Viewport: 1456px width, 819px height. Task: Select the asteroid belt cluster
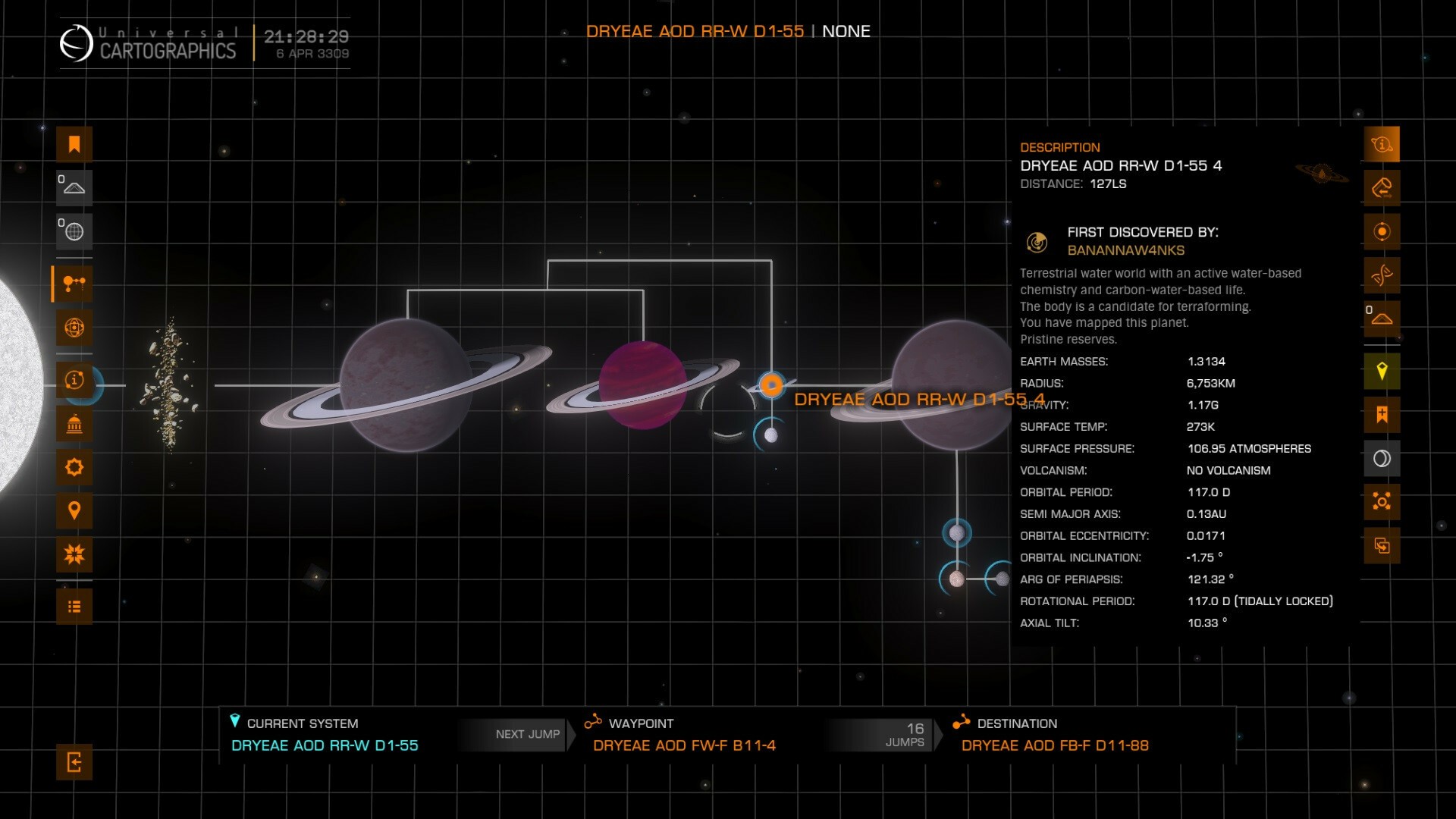[x=170, y=384]
